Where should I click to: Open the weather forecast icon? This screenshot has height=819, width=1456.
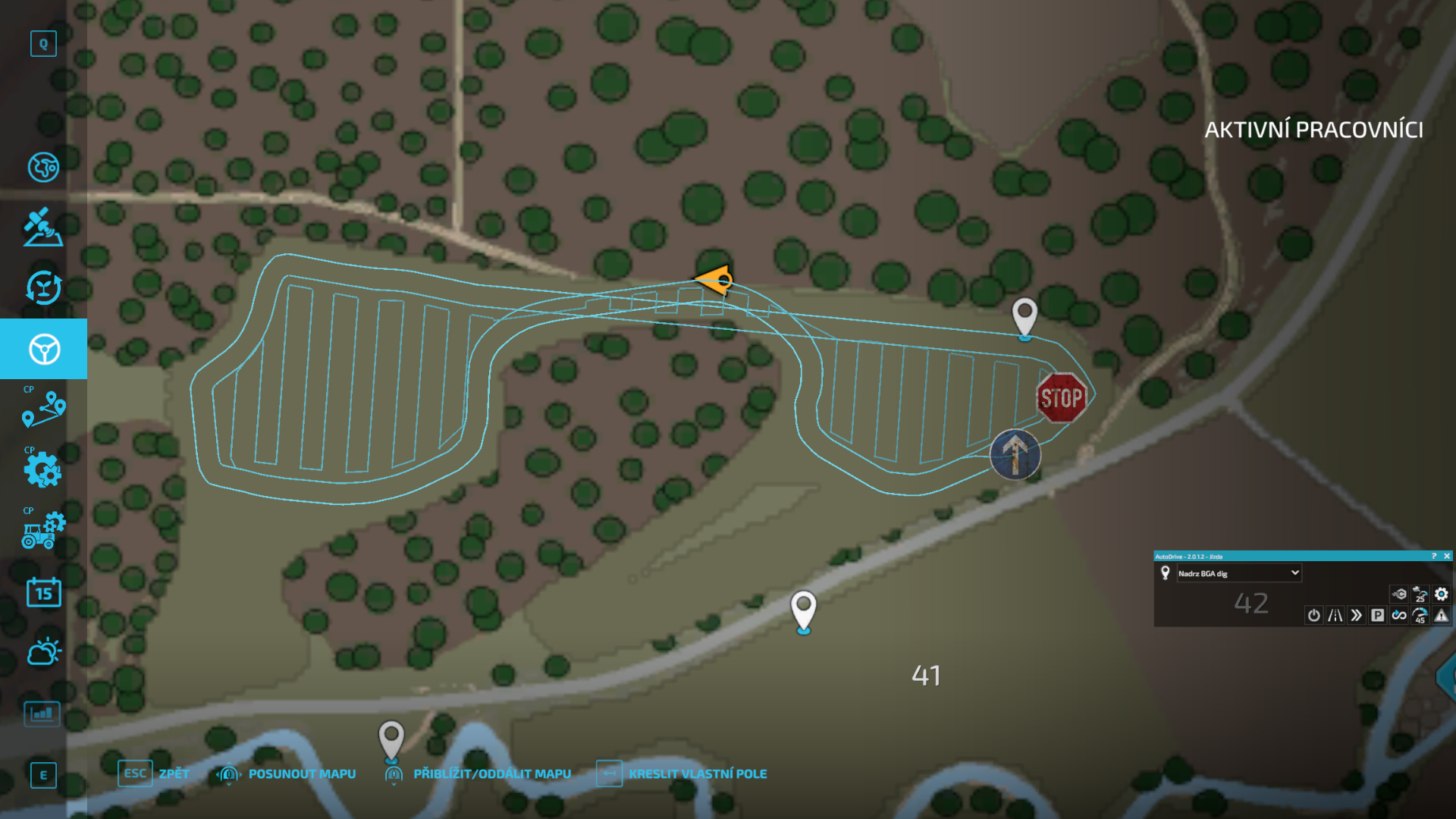point(43,651)
